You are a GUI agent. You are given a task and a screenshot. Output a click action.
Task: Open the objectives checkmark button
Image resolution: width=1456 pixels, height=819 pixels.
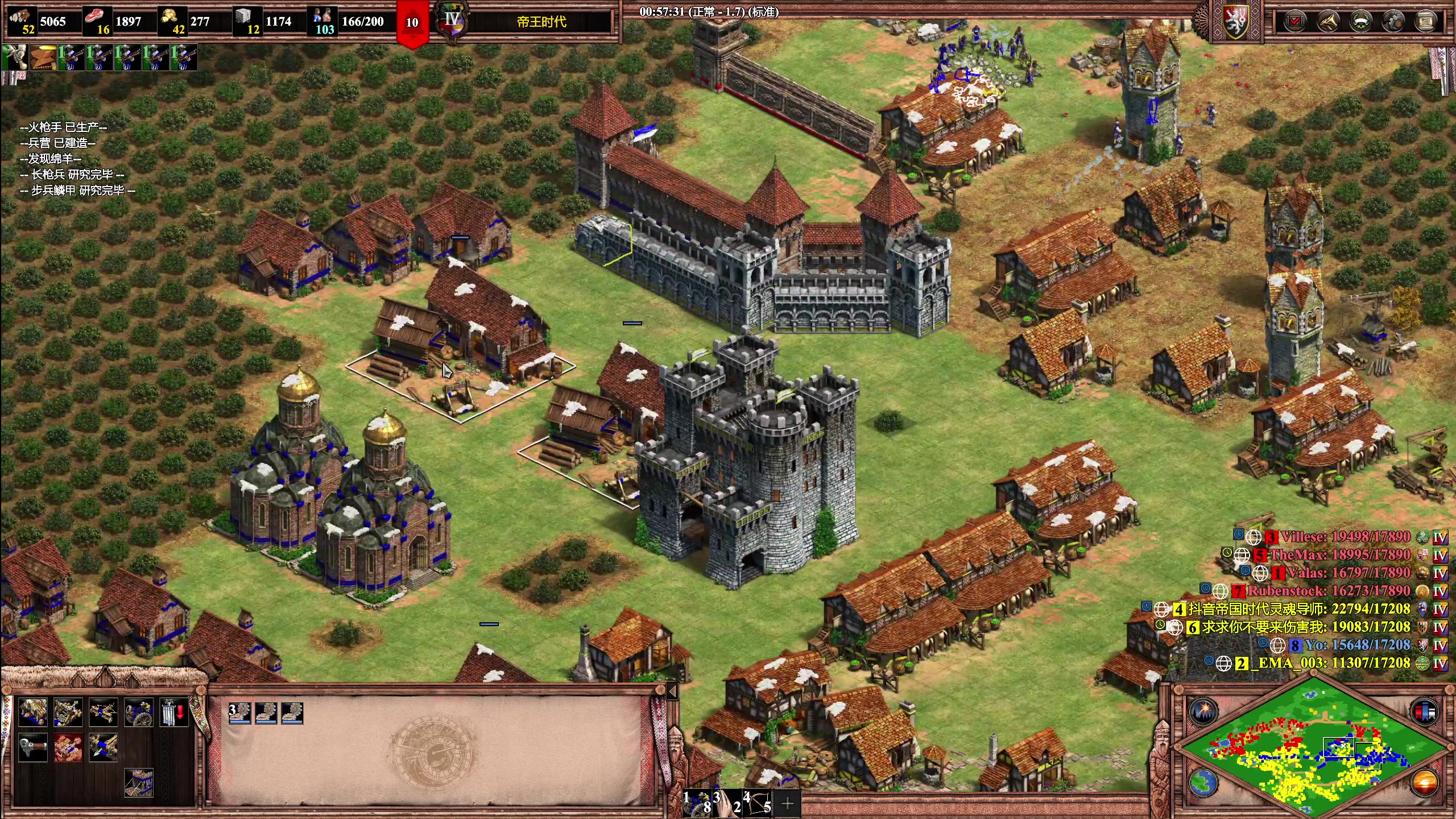coord(1295,22)
